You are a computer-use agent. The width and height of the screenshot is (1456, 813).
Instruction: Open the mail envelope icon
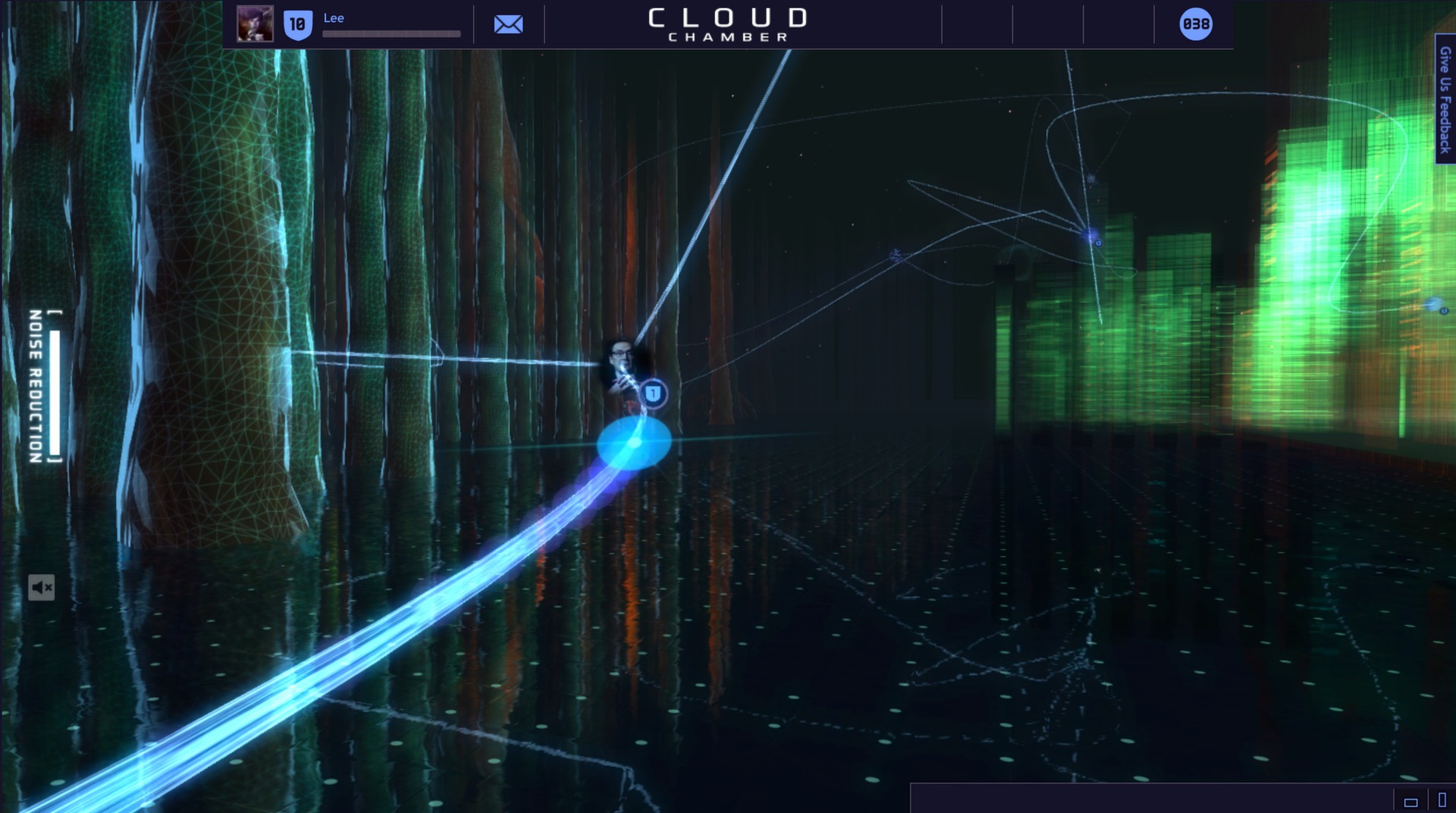508,24
